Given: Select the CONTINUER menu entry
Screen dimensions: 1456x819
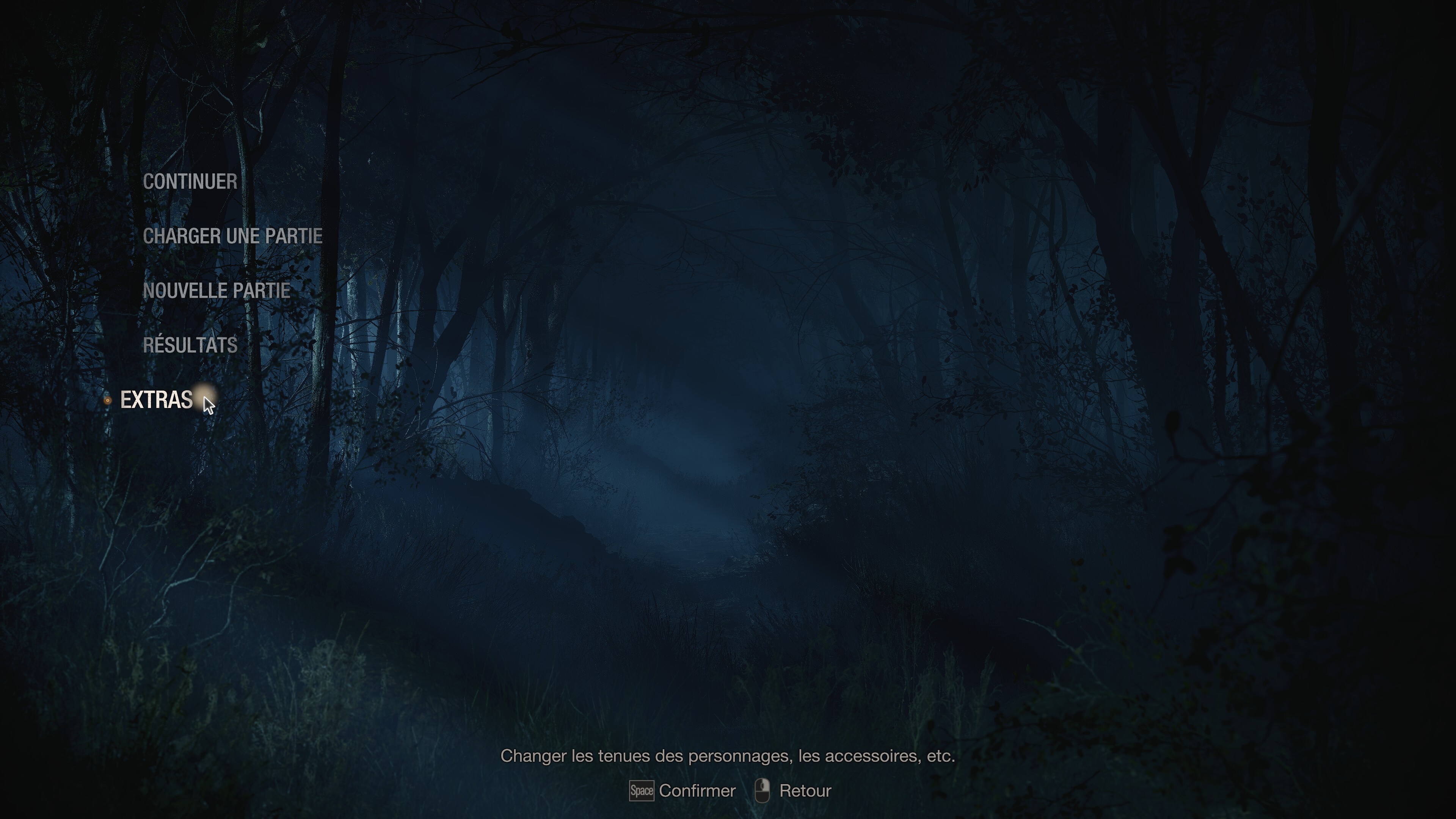Looking at the screenshot, I should point(190,182).
